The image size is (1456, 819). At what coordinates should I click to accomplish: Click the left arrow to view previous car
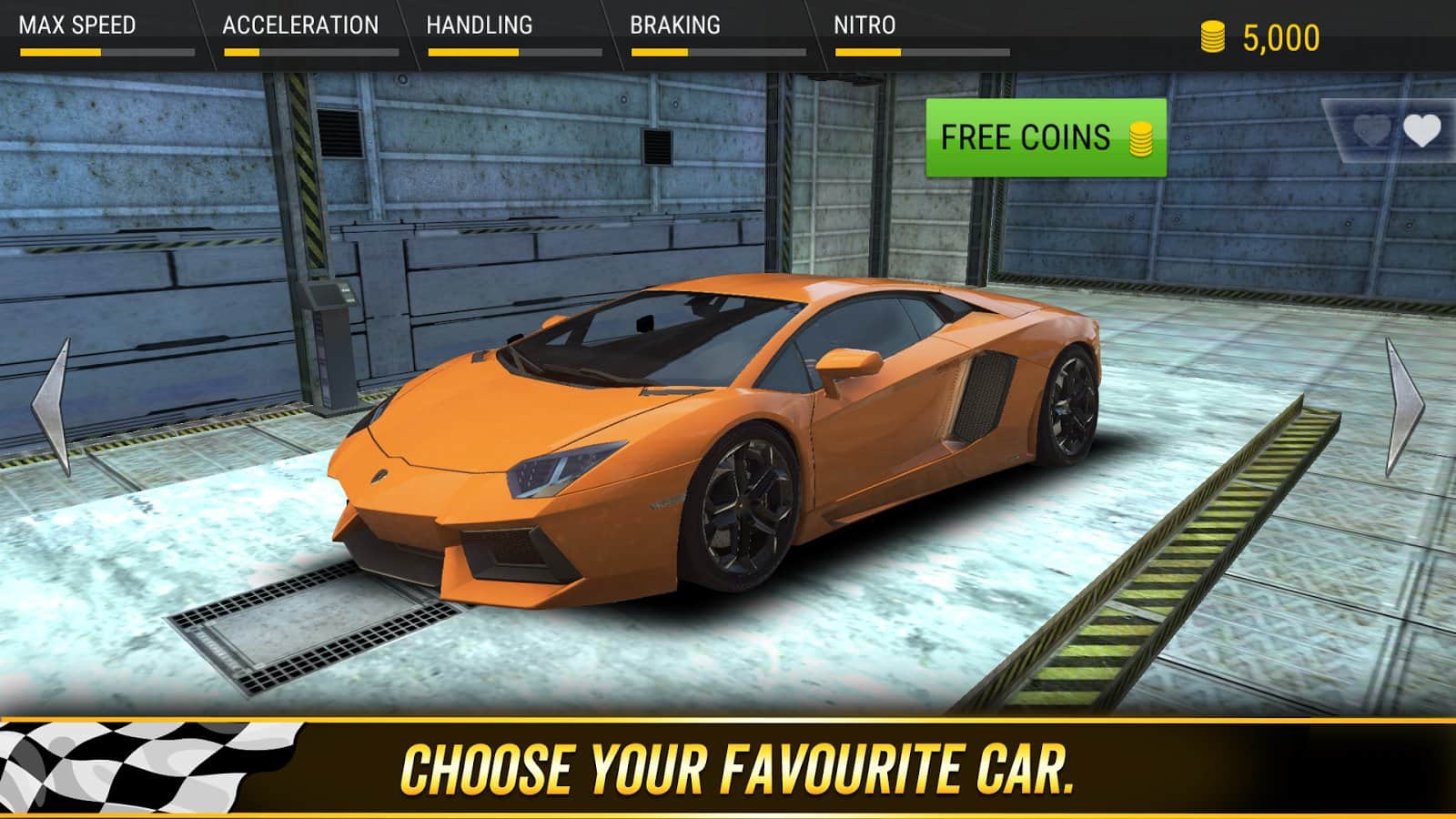pos(50,405)
